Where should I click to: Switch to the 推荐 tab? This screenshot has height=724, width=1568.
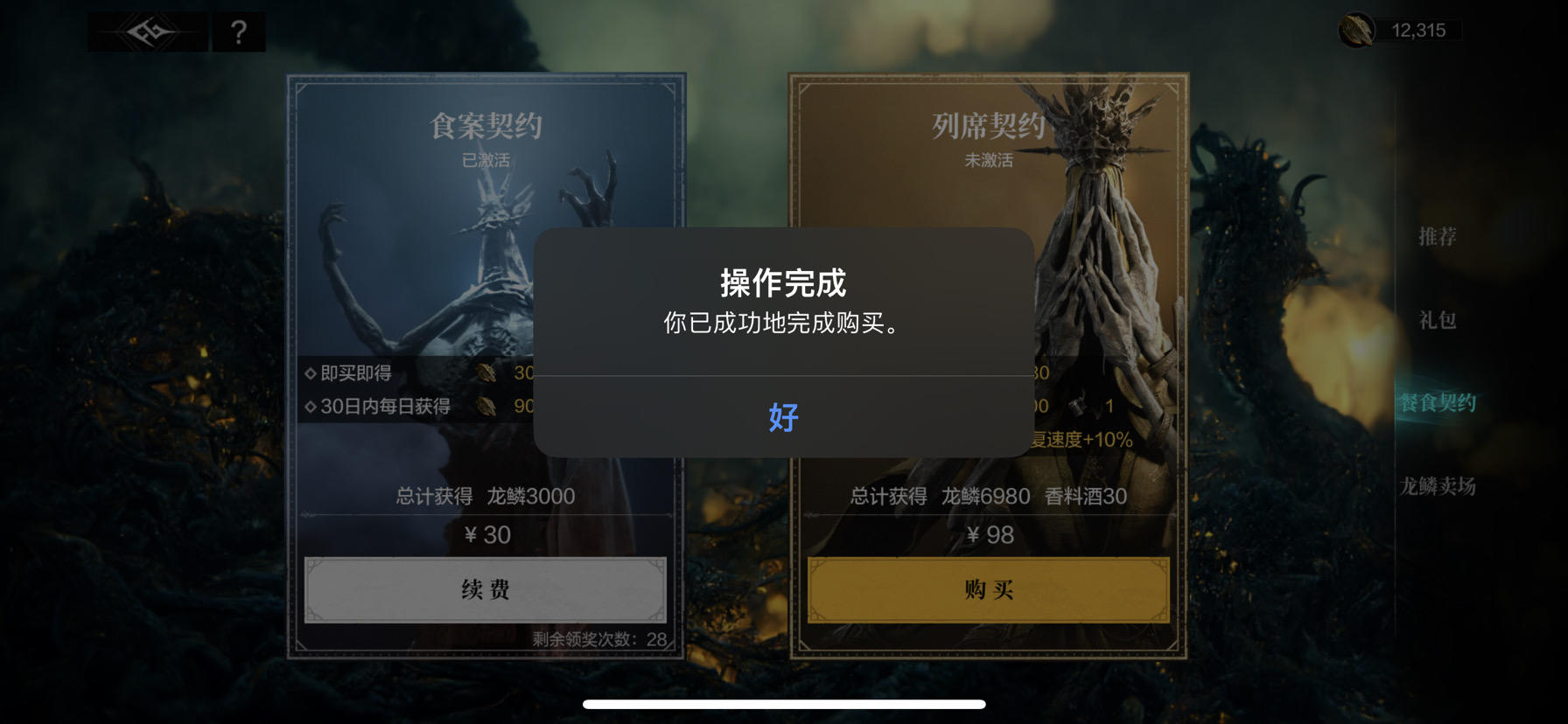point(1438,235)
